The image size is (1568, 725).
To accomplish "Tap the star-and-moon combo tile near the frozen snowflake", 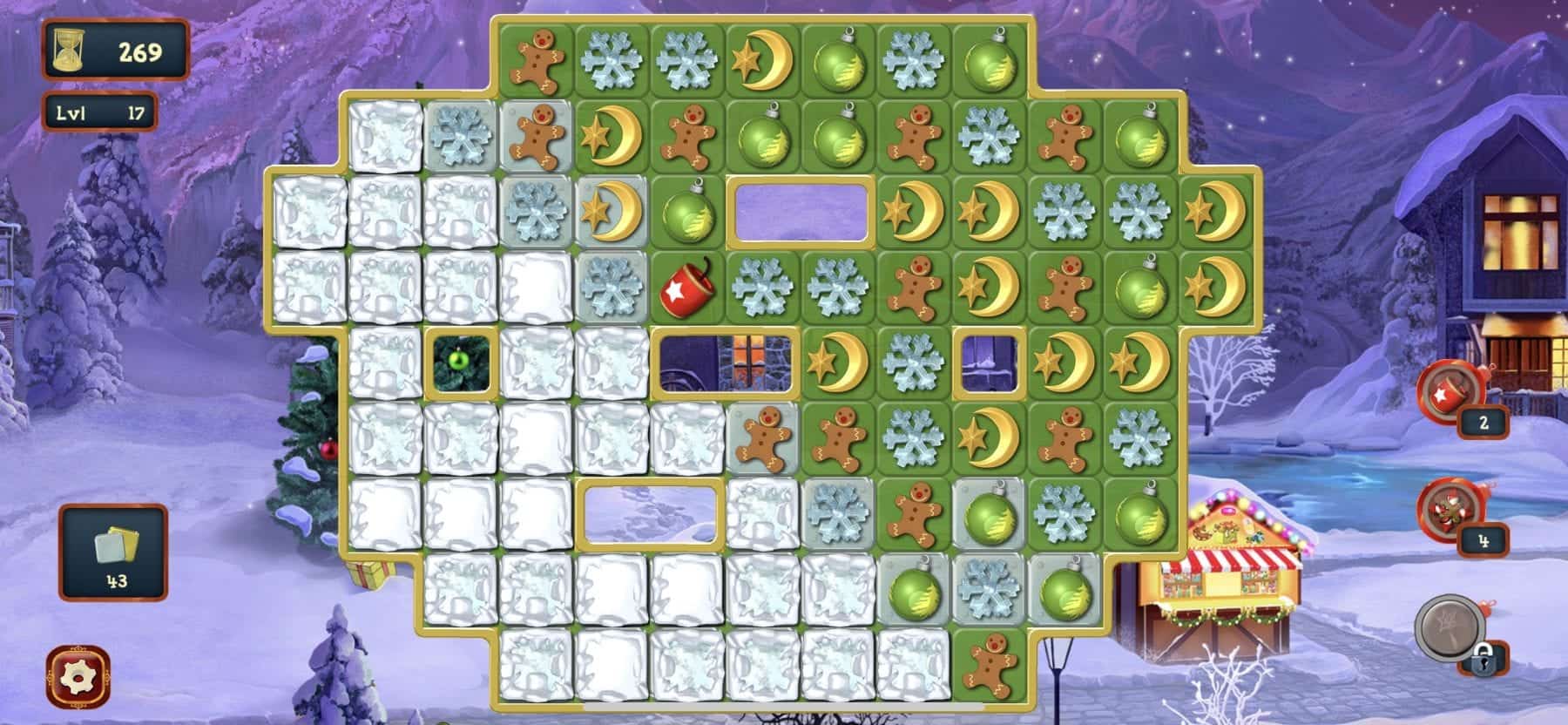I will pyautogui.click(x=610, y=212).
